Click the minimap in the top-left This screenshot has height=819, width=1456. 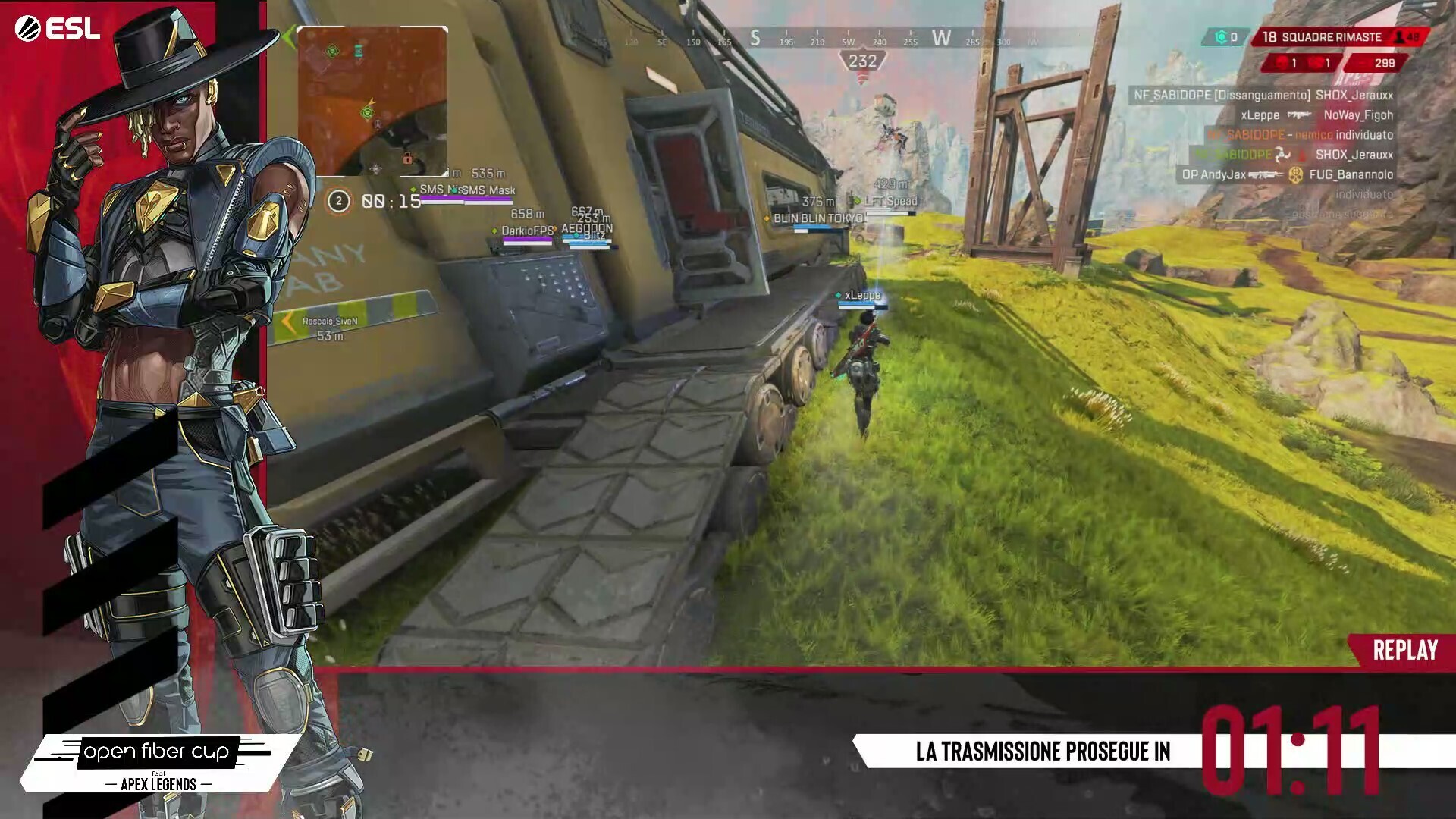pos(372,101)
